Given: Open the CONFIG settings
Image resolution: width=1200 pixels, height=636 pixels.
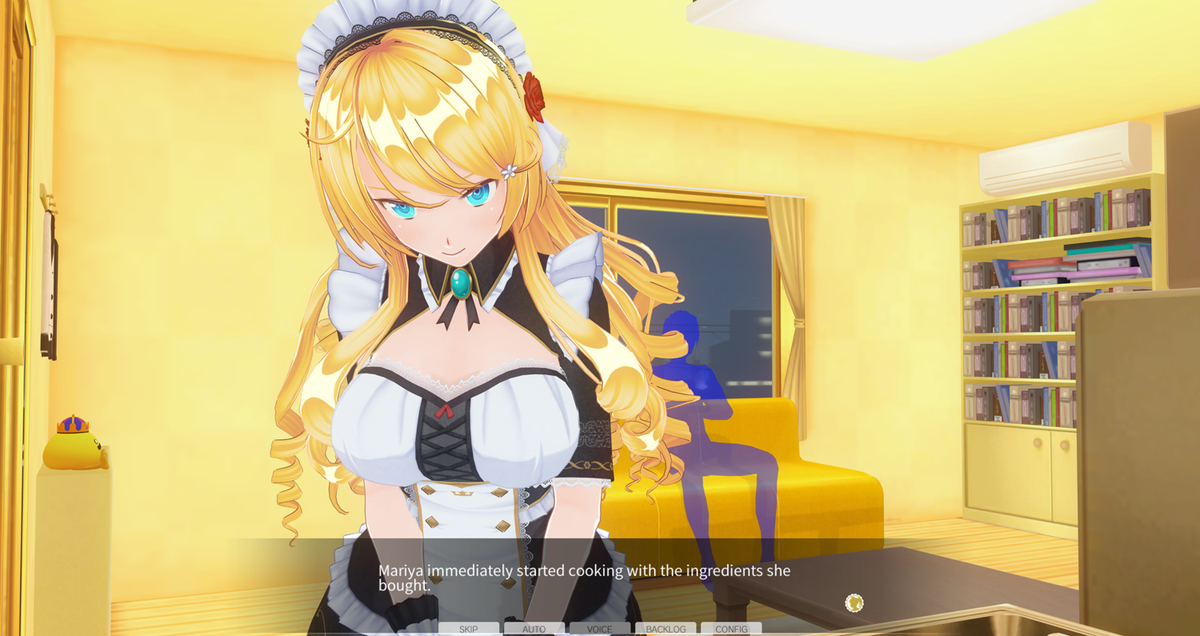Looking at the screenshot, I should coord(731,629).
